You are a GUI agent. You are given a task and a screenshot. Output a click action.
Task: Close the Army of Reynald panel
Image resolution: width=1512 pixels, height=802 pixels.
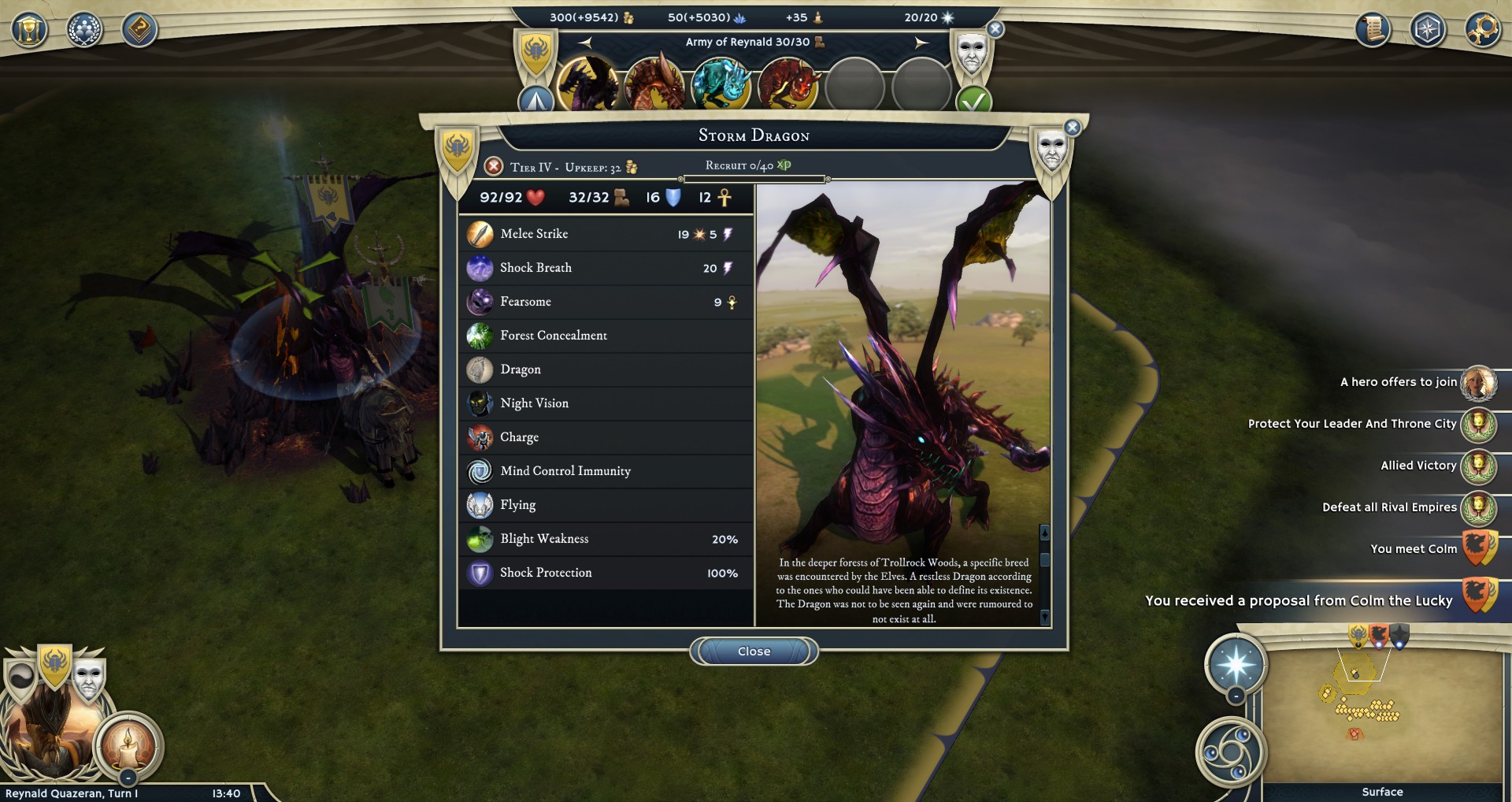tap(995, 30)
